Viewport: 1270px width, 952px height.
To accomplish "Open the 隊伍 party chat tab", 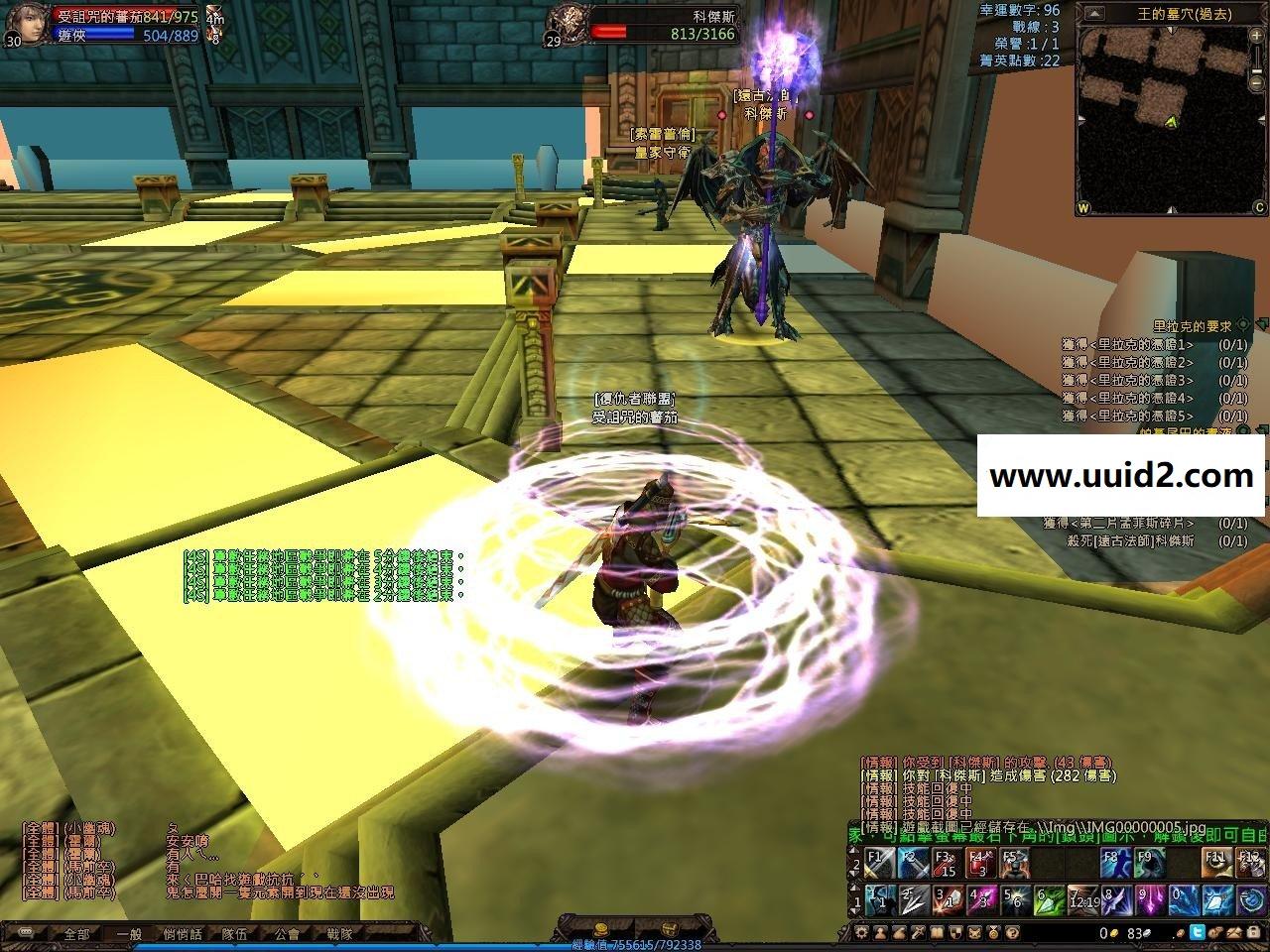I will (234, 933).
